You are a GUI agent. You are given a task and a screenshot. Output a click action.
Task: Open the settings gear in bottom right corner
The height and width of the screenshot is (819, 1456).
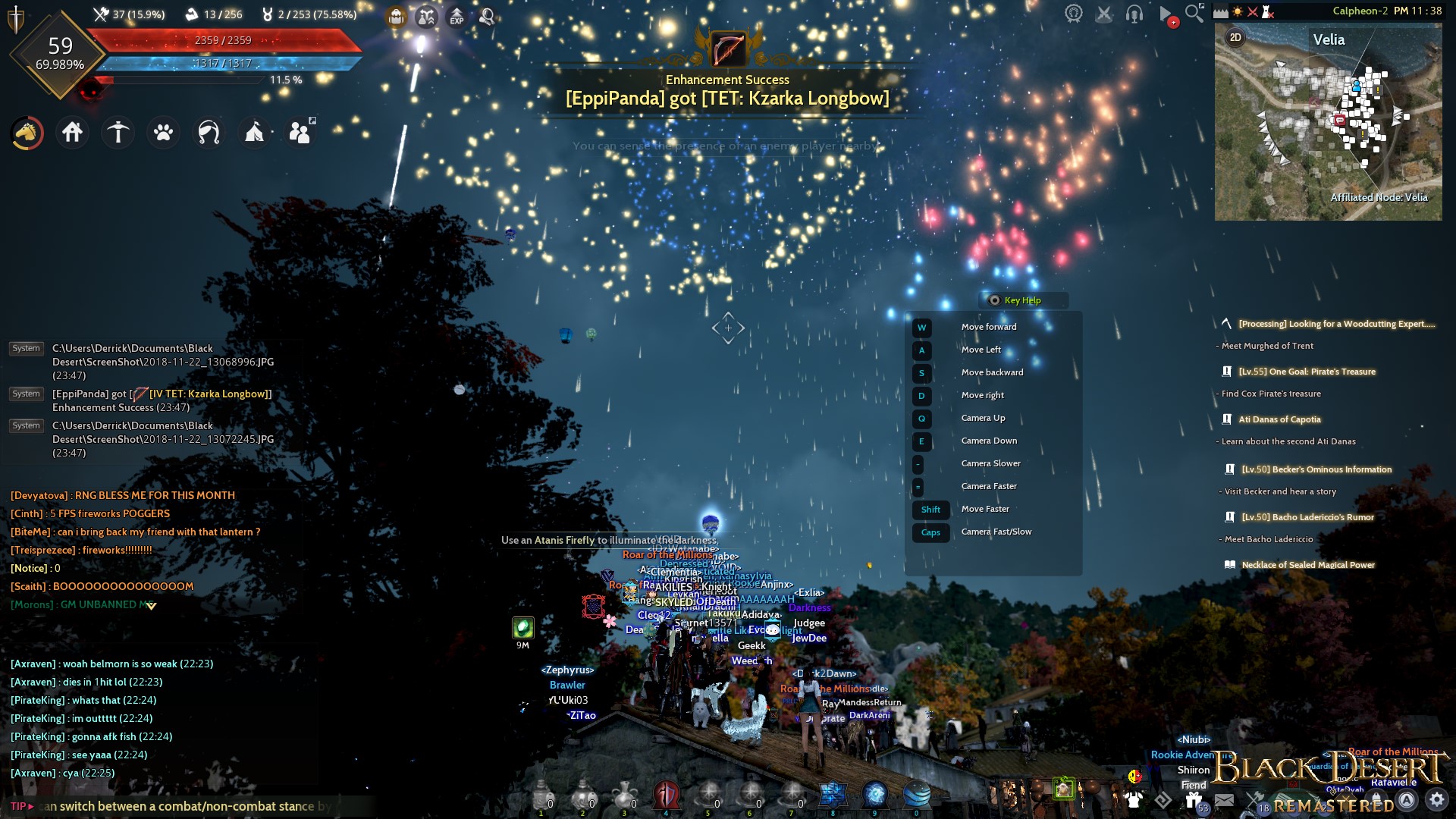pos(1438,799)
